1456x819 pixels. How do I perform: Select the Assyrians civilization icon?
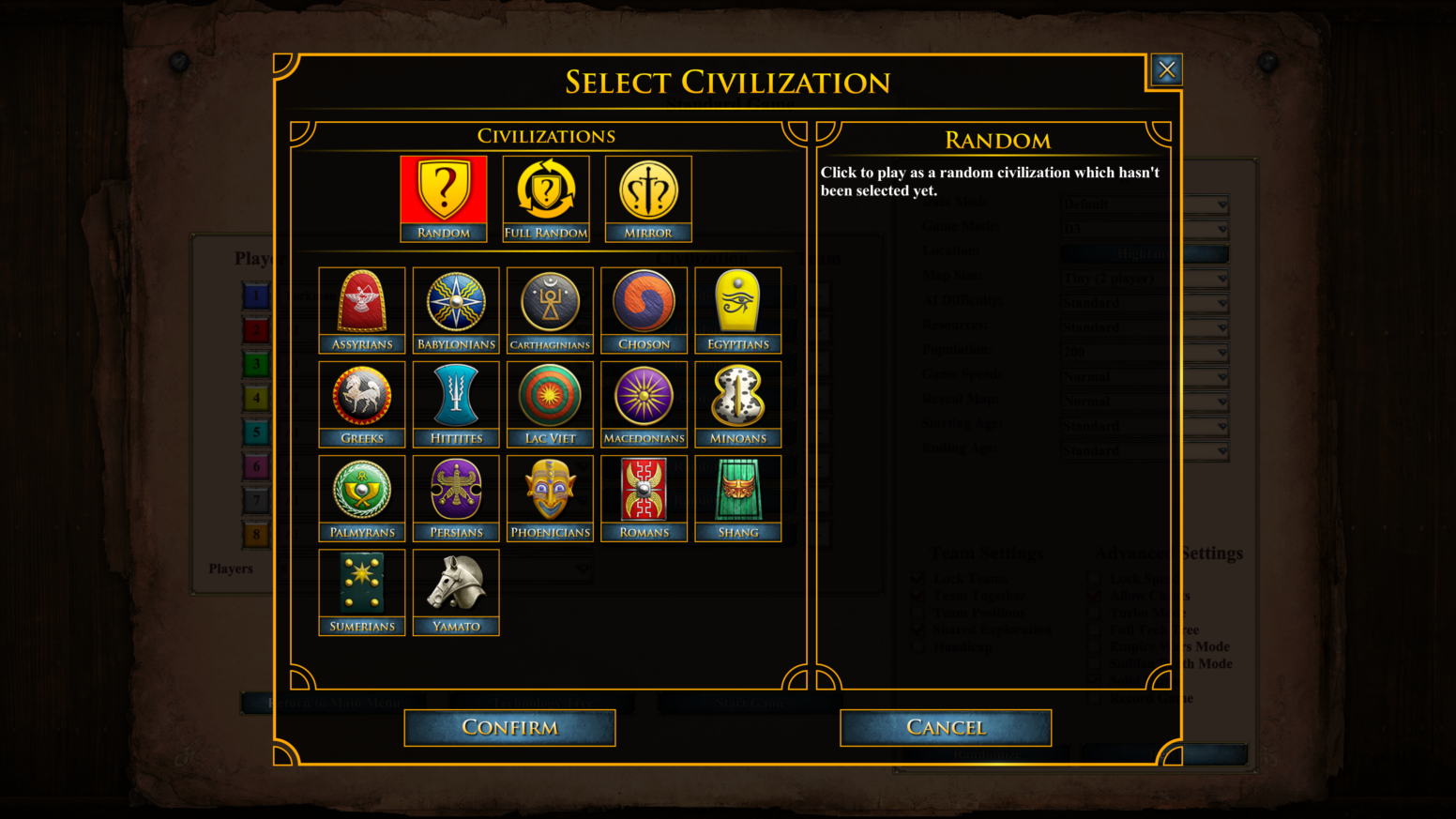pos(361,302)
